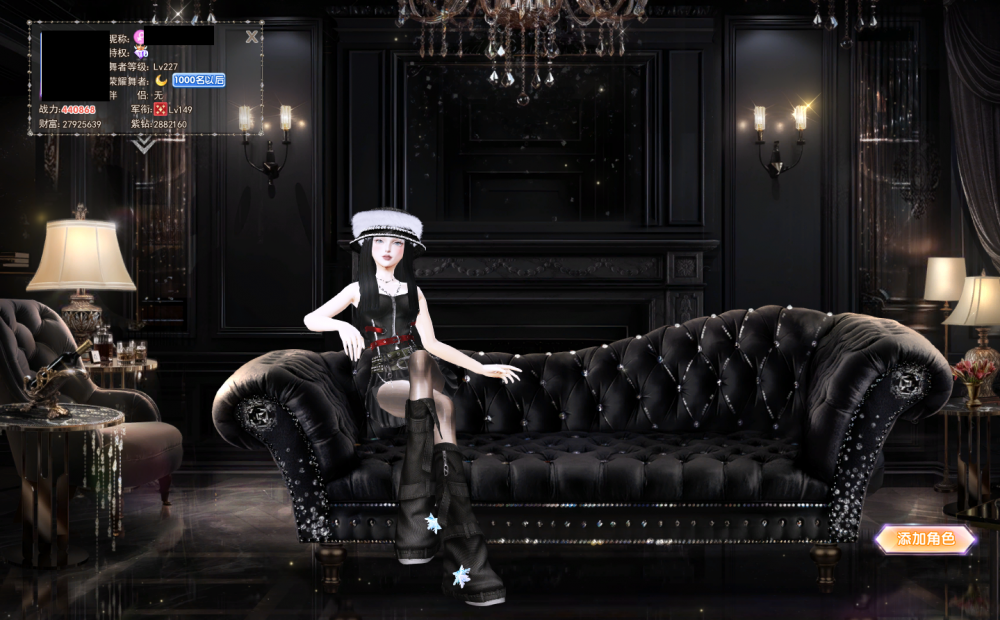The width and height of the screenshot is (1000, 620).
Task: Click the crescent moon dancer icon
Action: (x=161, y=80)
